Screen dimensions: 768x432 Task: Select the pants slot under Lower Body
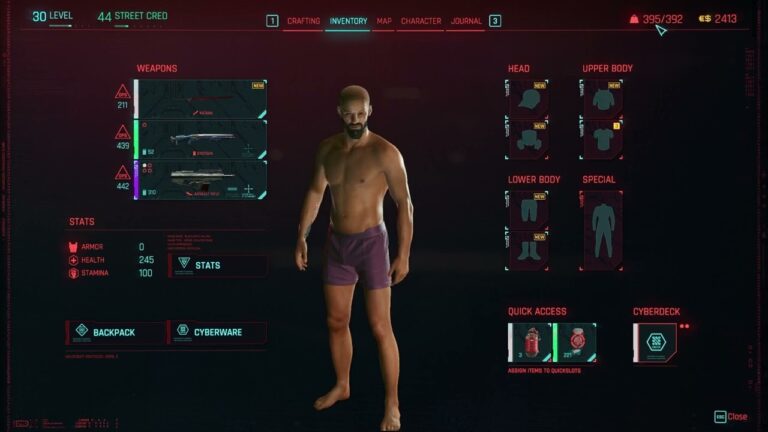pos(527,210)
